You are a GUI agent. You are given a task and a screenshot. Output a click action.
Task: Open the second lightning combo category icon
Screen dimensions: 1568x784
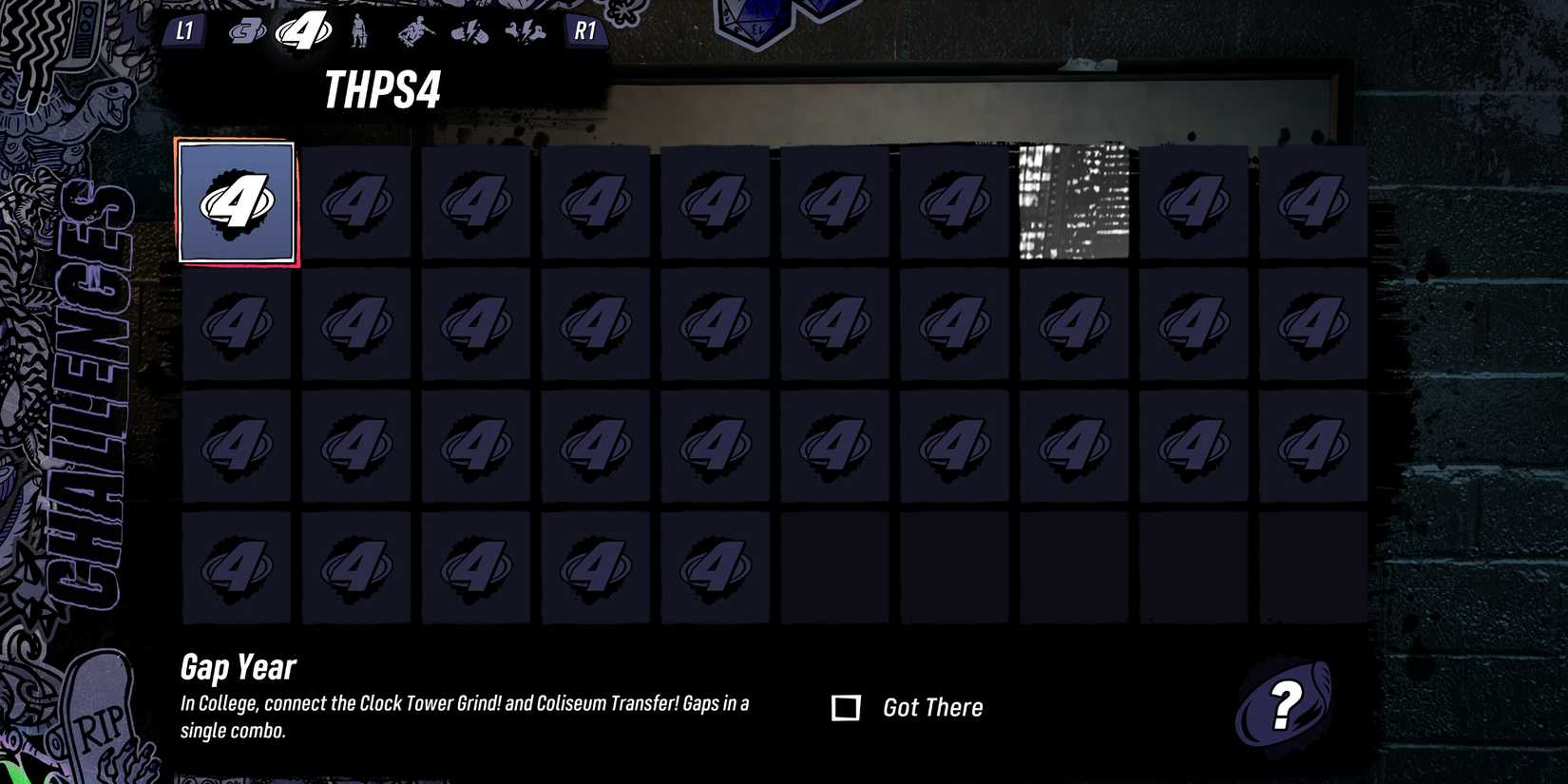(x=525, y=32)
